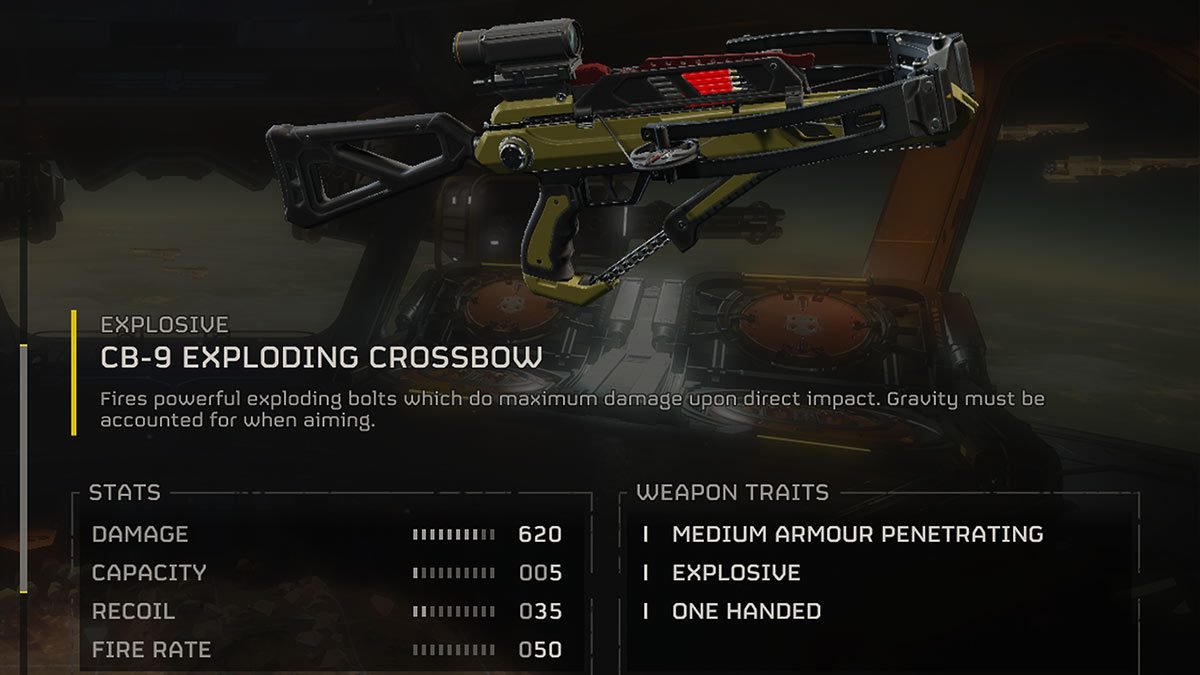Choose the Explosive entry under Weapon Traits
This screenshot has width=1200, height=675.
[x=736, y=573]
